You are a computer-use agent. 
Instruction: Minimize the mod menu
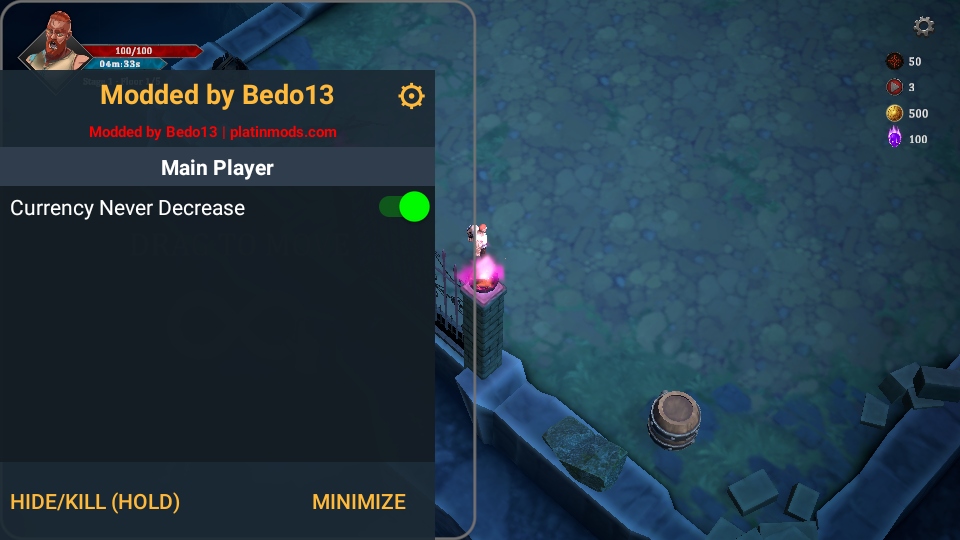(x=359, y=502)
